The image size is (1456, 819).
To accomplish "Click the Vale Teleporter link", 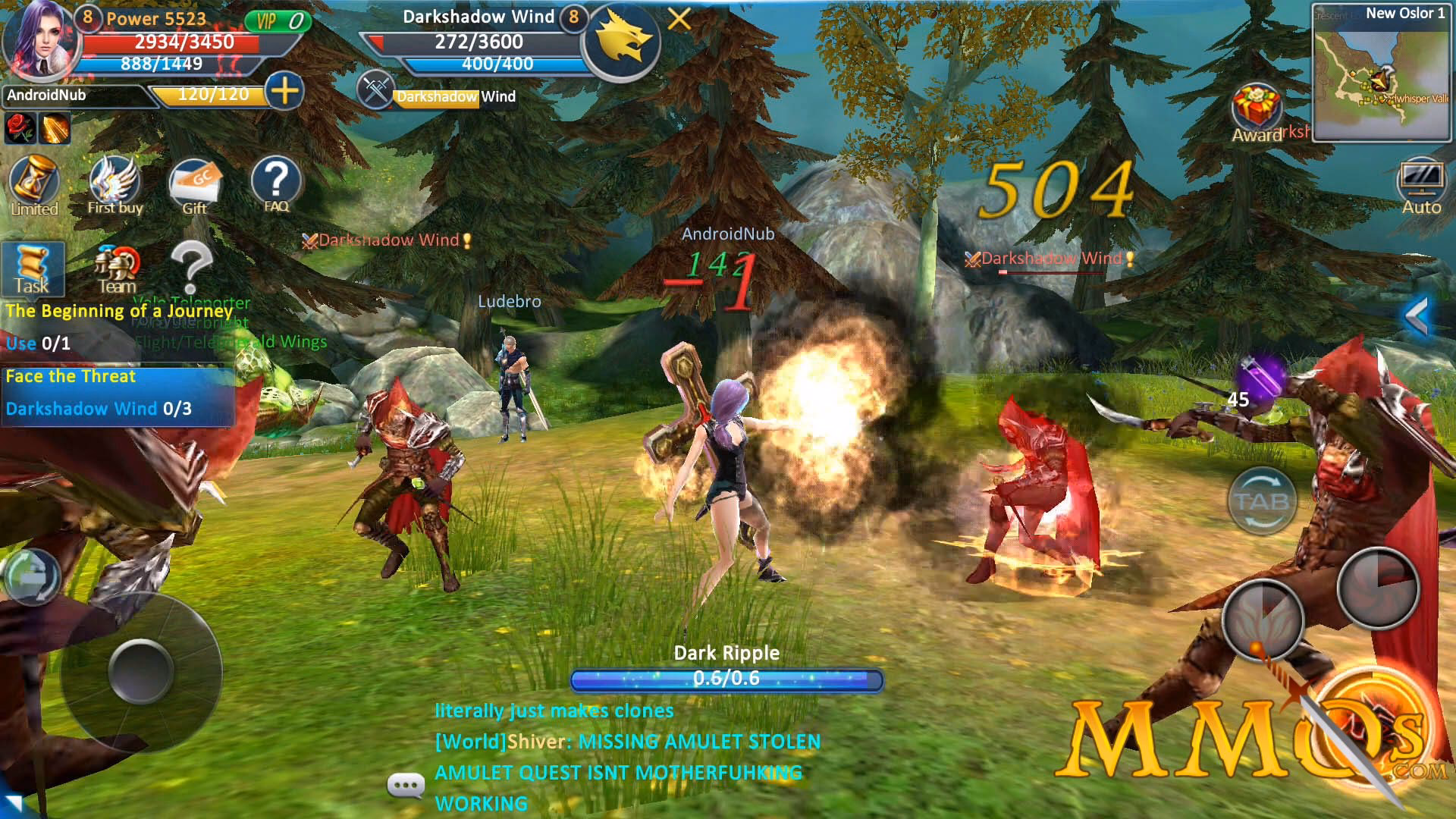I will (192, 301).
